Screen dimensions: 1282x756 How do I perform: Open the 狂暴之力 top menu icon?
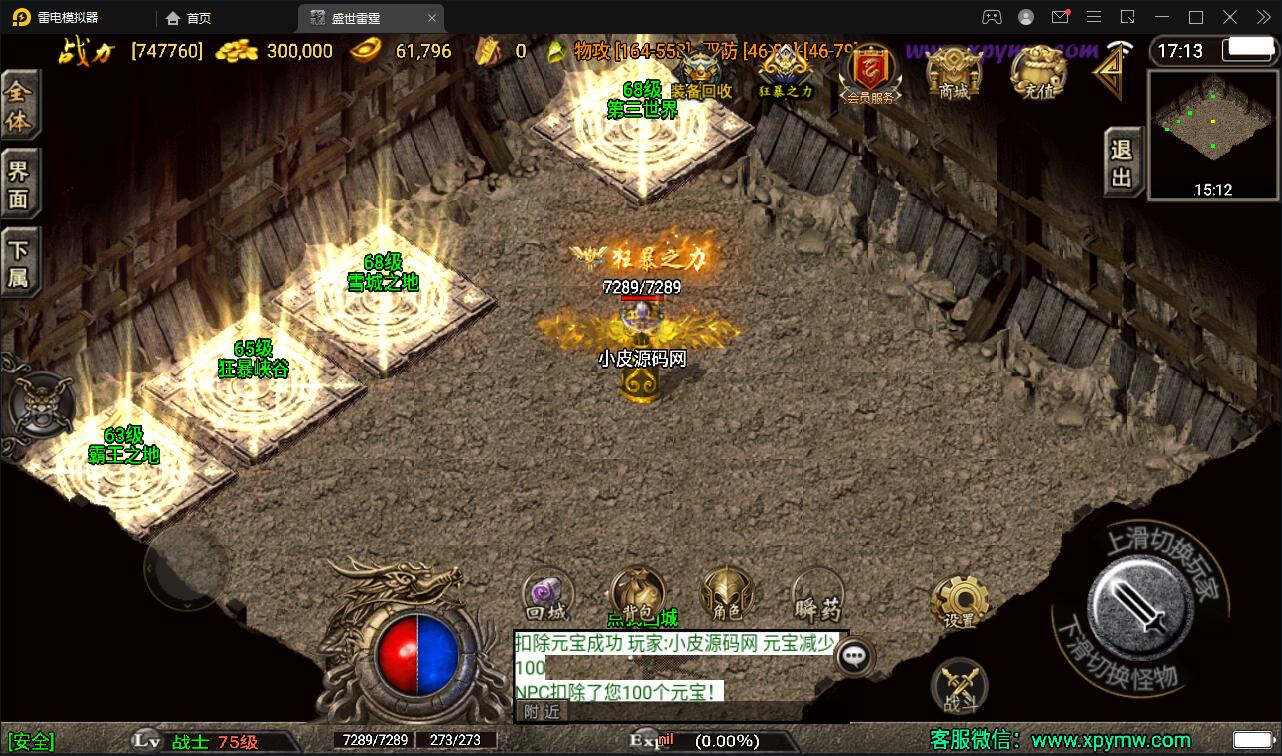point(785,74)
